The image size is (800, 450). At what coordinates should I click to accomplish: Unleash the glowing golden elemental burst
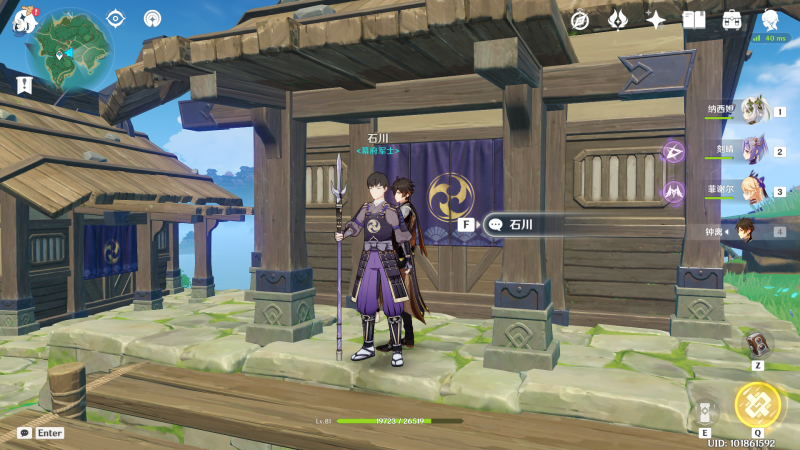click(x=758, y=404)
